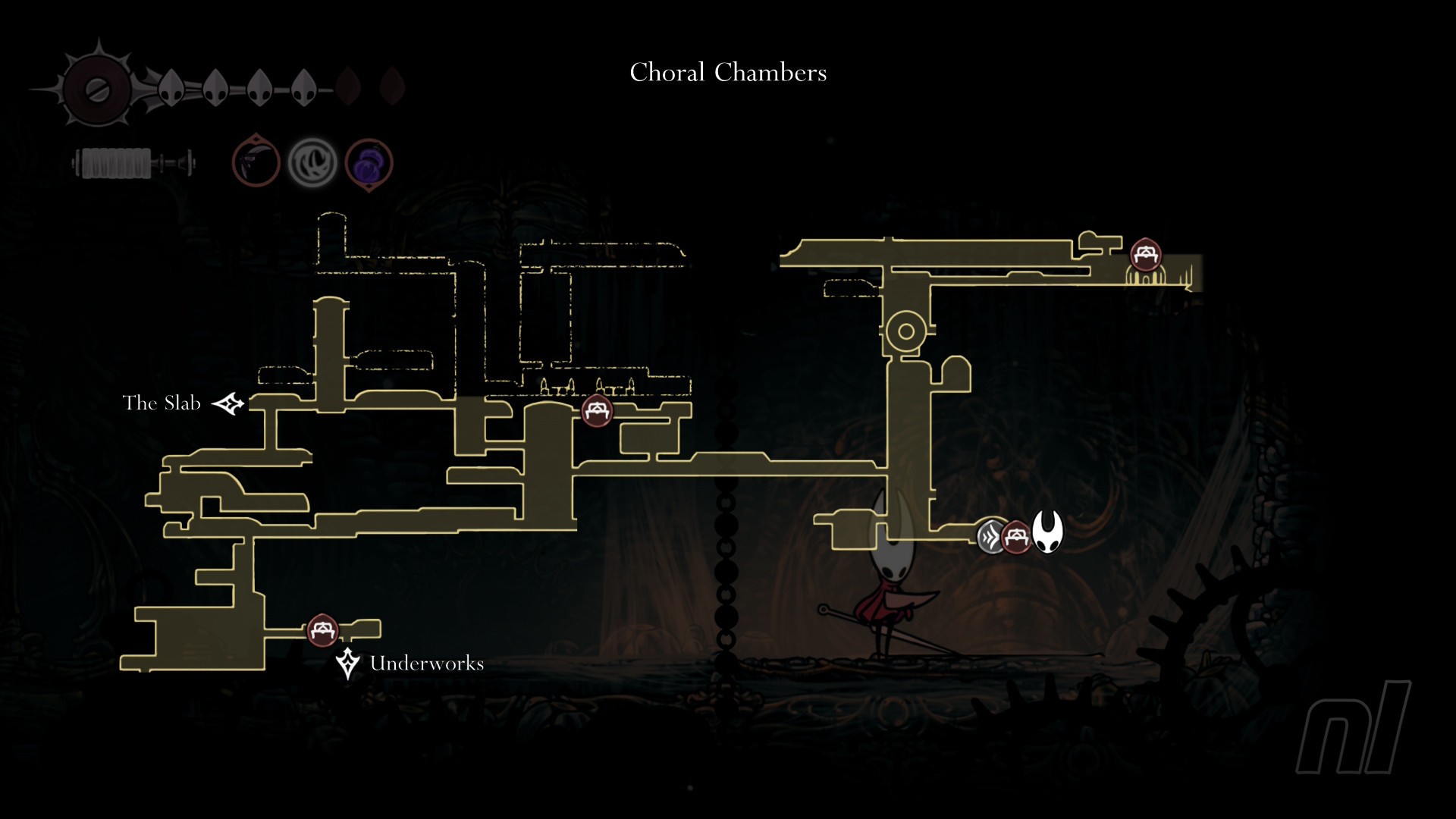Pick the bench marker beside Hornet's mask
1456x819 pixels.
point(1016,538)
